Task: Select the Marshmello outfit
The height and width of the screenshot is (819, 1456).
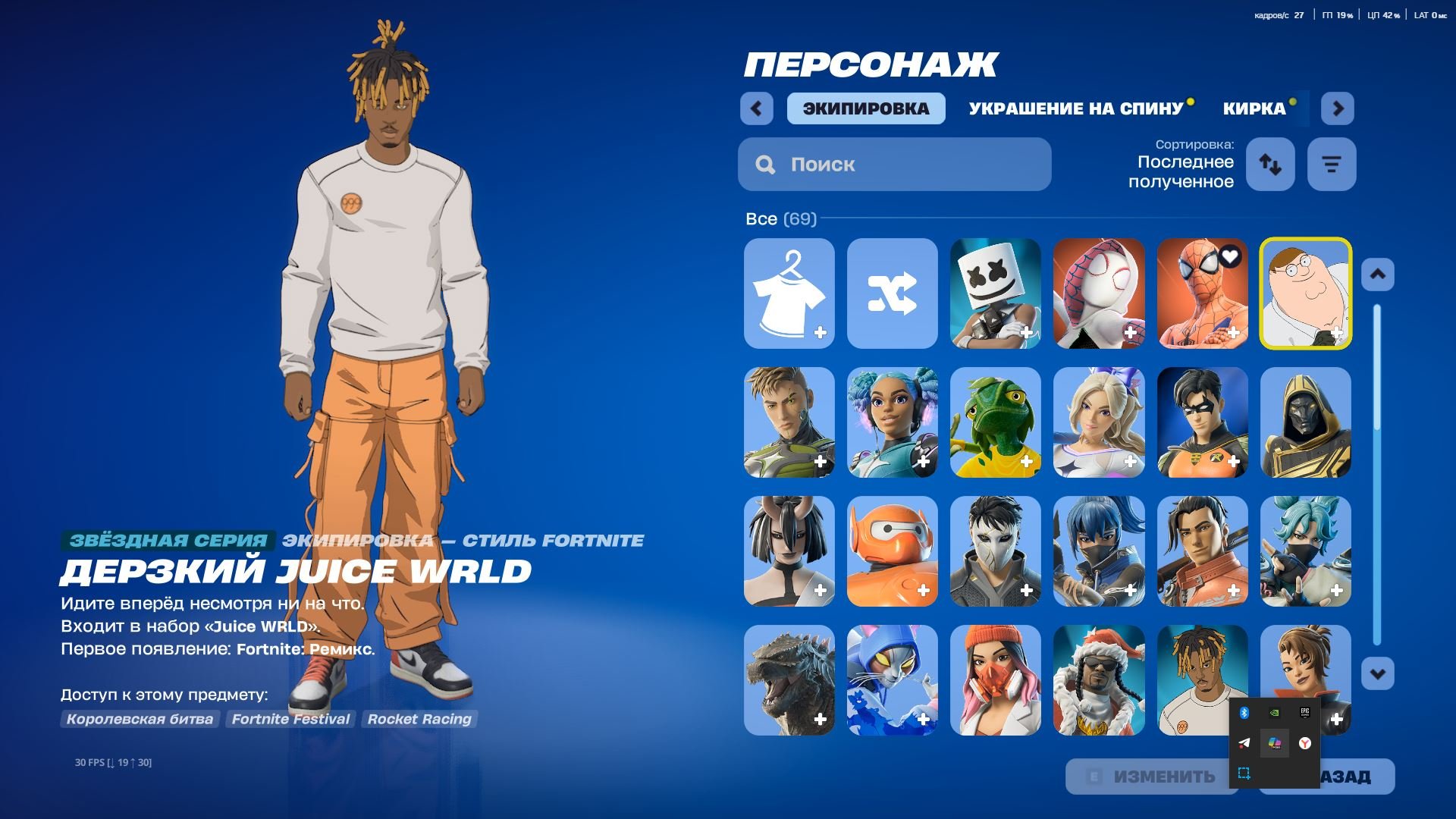Action: pos(996,293)
